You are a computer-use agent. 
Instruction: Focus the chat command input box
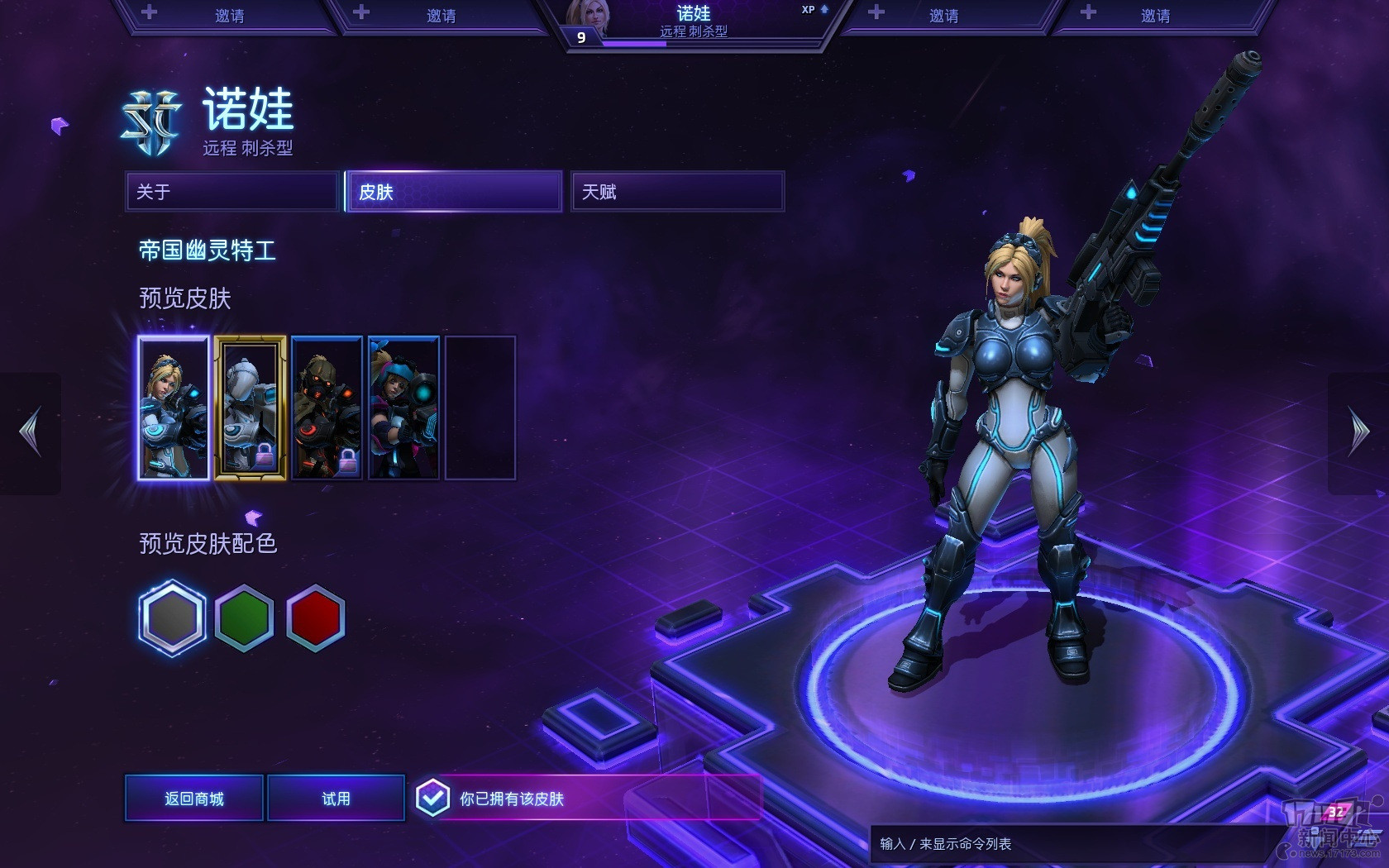coord(1067,844)
